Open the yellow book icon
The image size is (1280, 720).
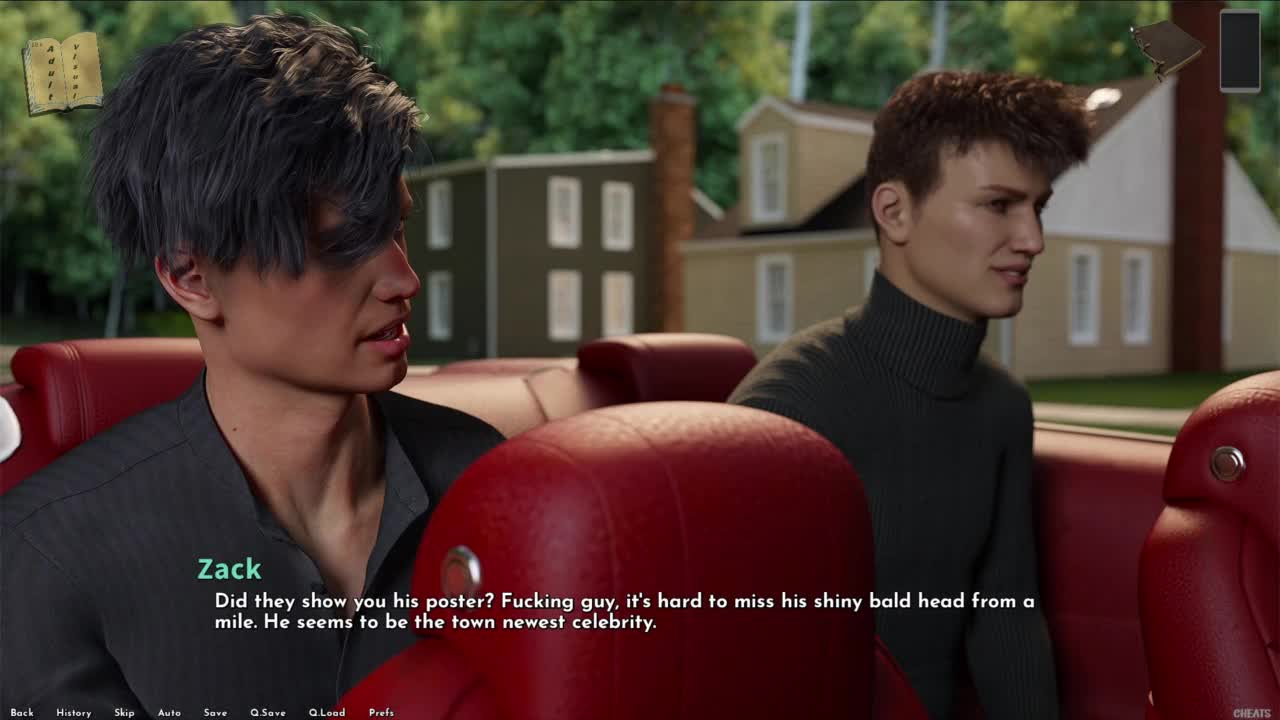pyautogui.click(x=63, y=73)
